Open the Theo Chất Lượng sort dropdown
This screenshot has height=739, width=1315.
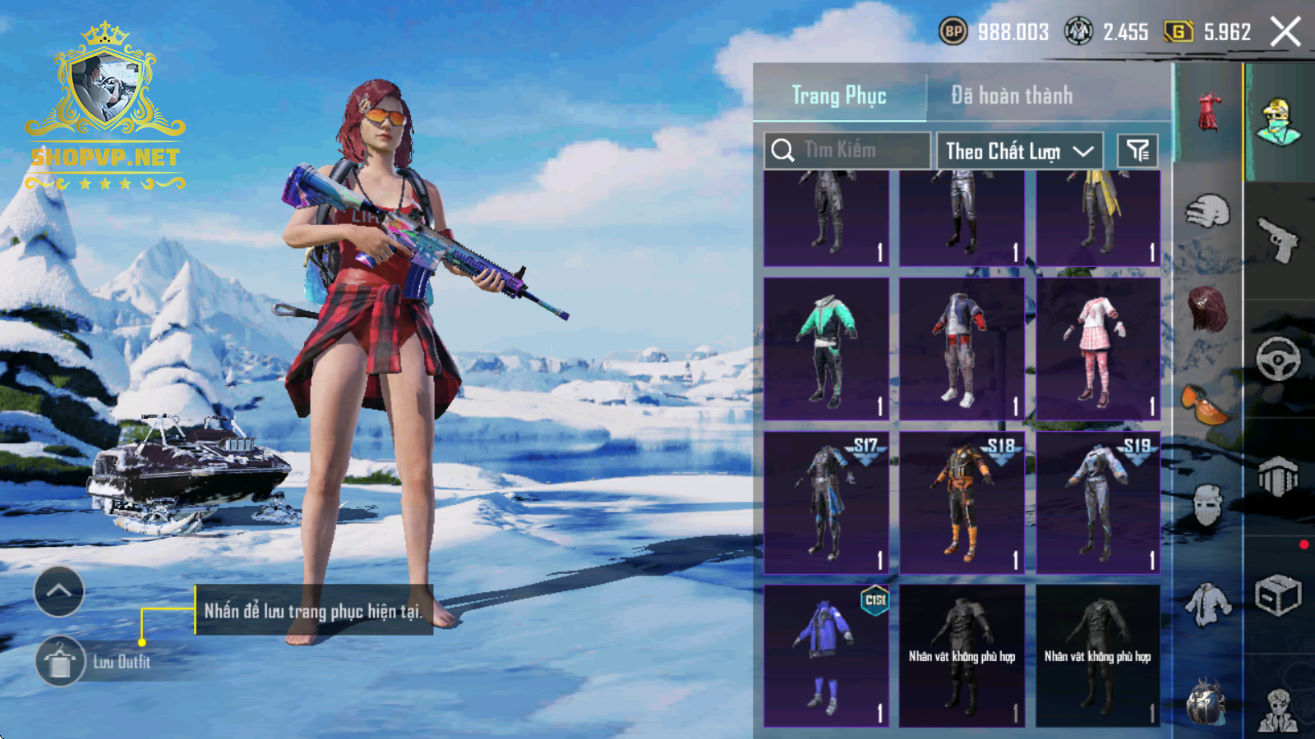[1019, 151]
